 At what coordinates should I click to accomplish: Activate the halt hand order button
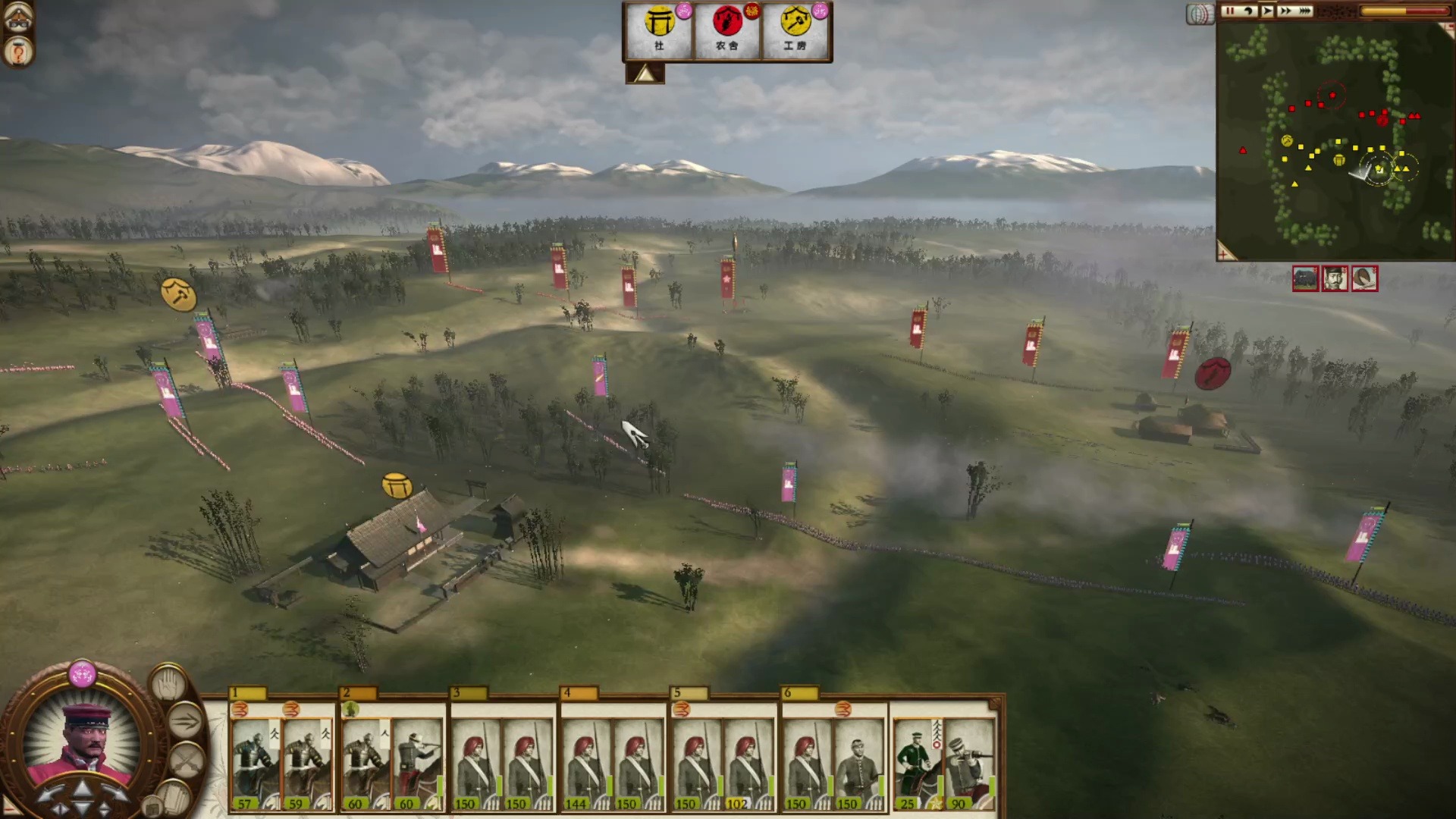168,685
